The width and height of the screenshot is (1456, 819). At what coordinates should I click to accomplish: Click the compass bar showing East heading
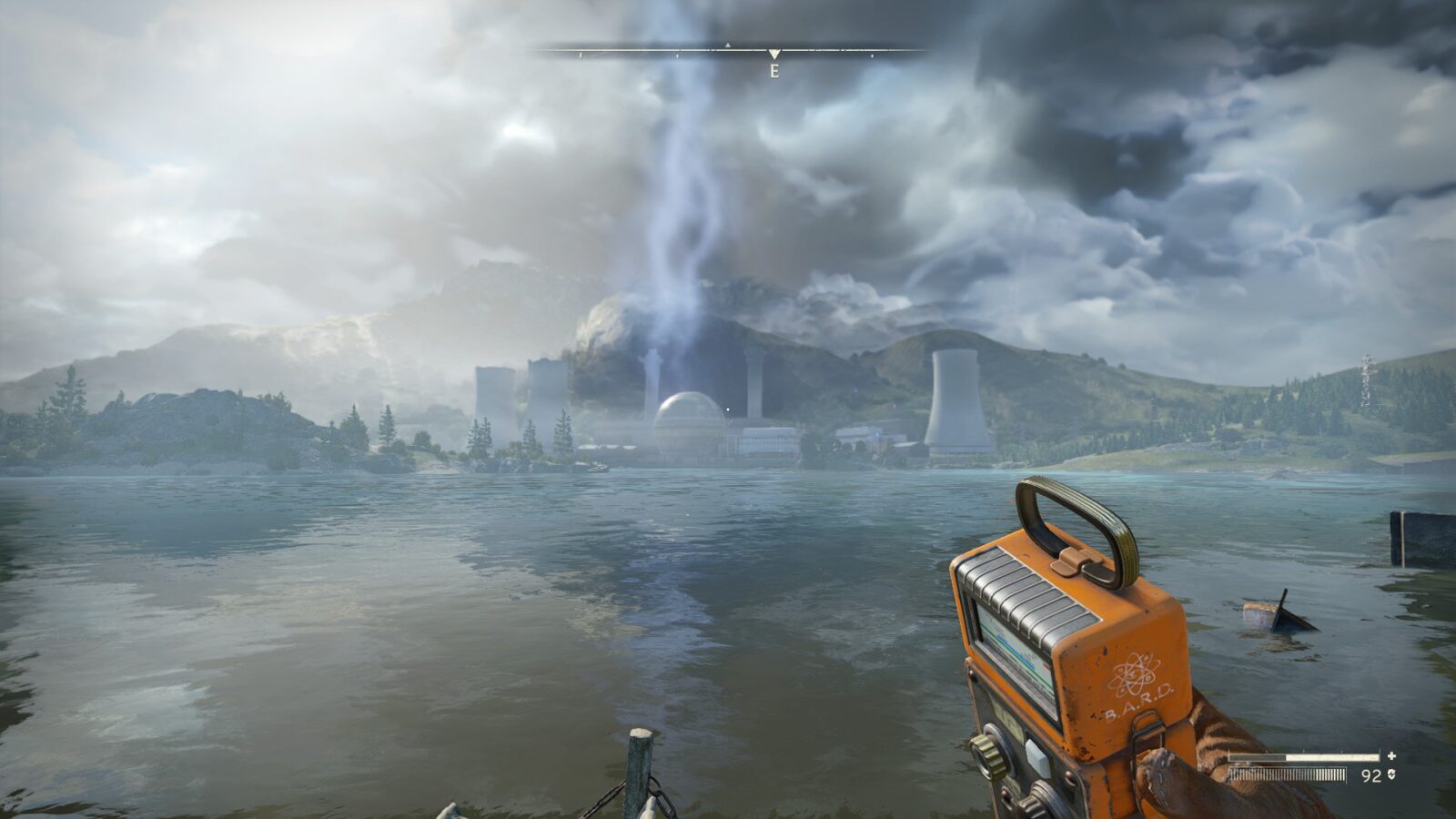coord(730,53)
